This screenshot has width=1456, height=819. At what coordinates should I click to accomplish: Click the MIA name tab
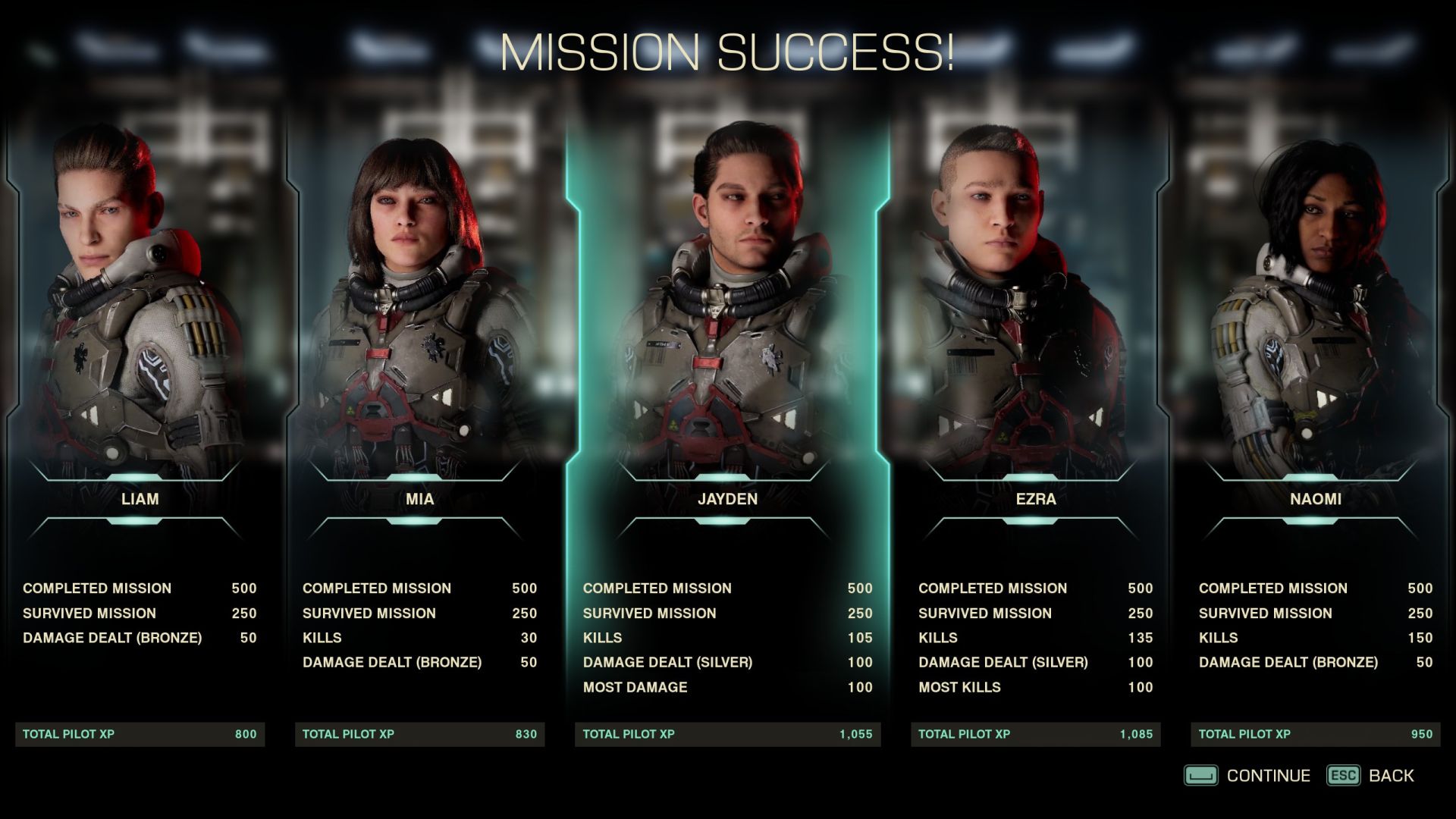coord(419,499)
